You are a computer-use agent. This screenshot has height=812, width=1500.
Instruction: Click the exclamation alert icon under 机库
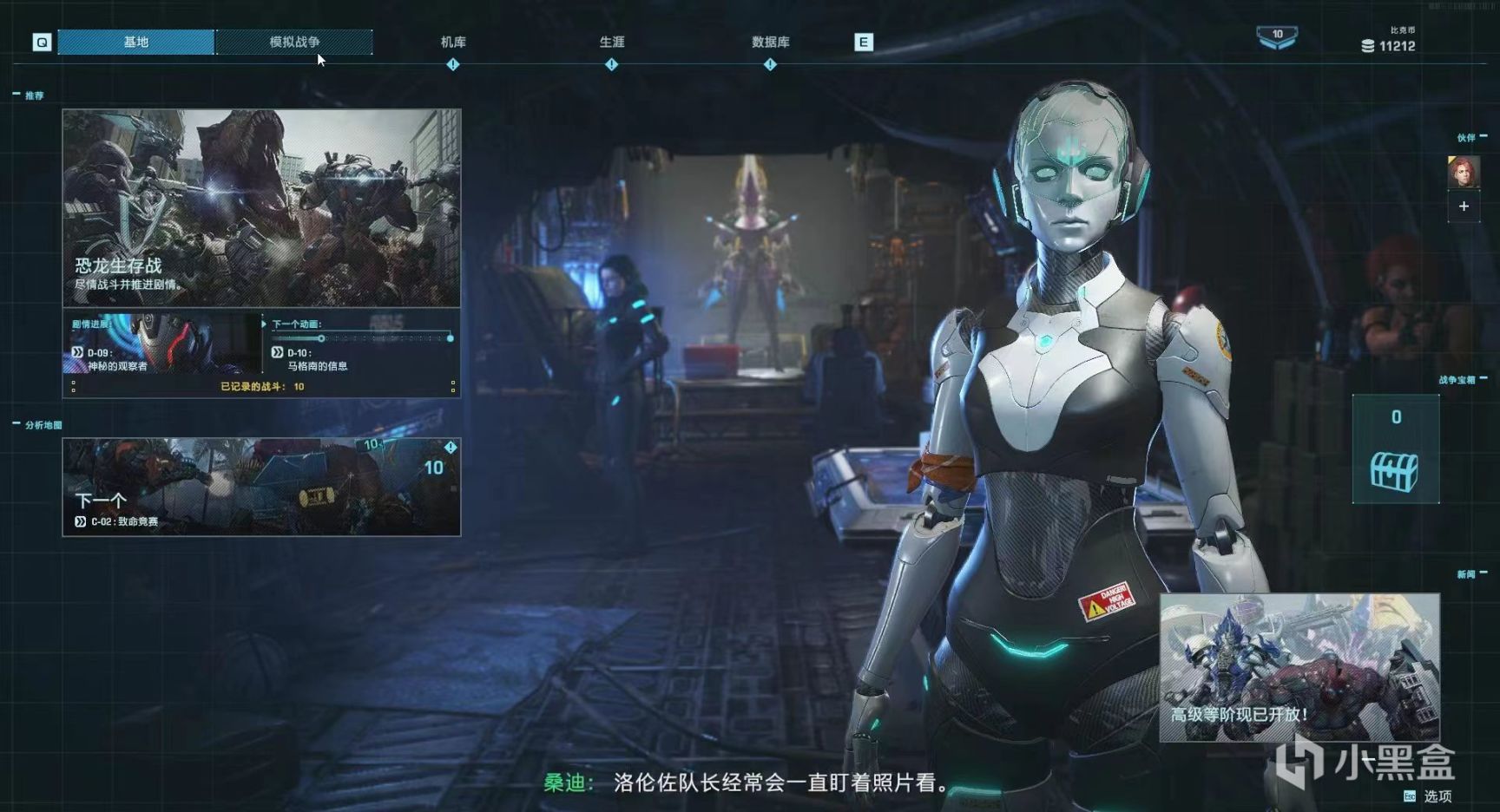point(452,63)
